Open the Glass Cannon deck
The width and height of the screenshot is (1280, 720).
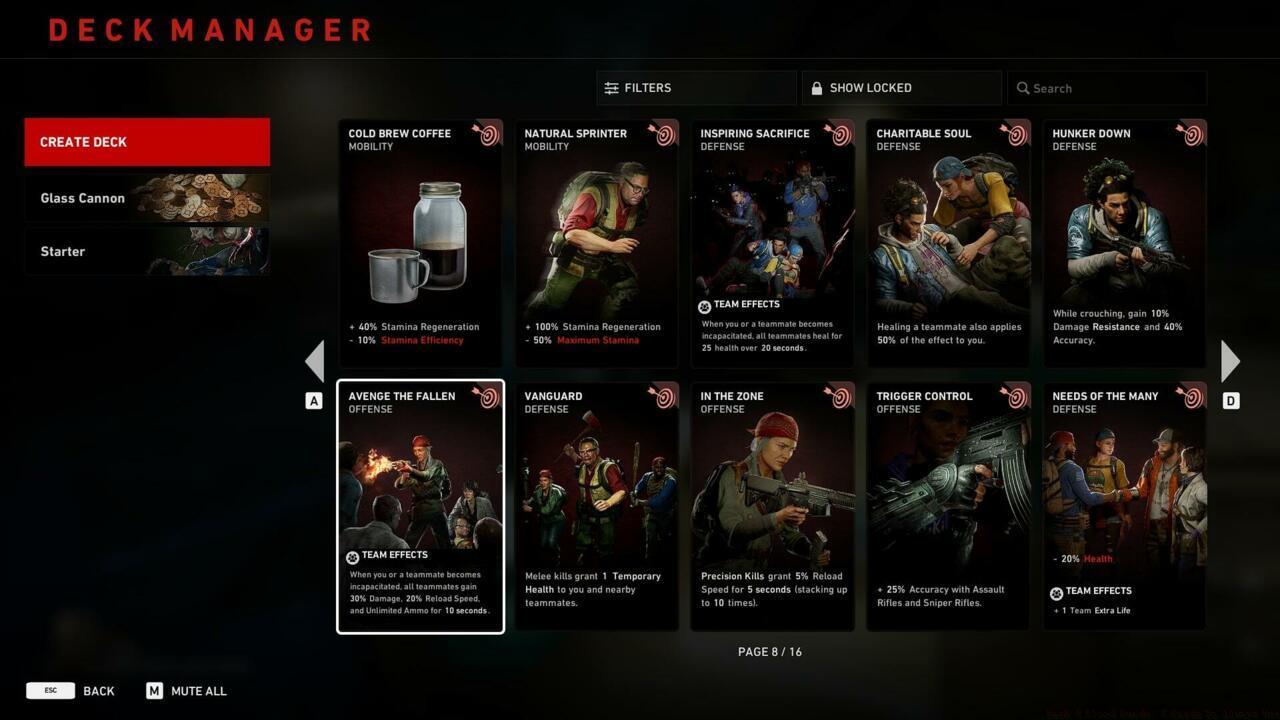pyautogui.click(x=147, y=198)
